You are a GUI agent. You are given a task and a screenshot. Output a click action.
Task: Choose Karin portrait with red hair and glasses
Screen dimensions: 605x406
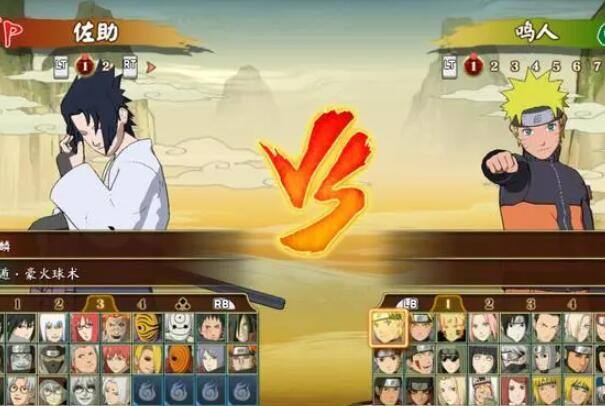click(81, 327)
